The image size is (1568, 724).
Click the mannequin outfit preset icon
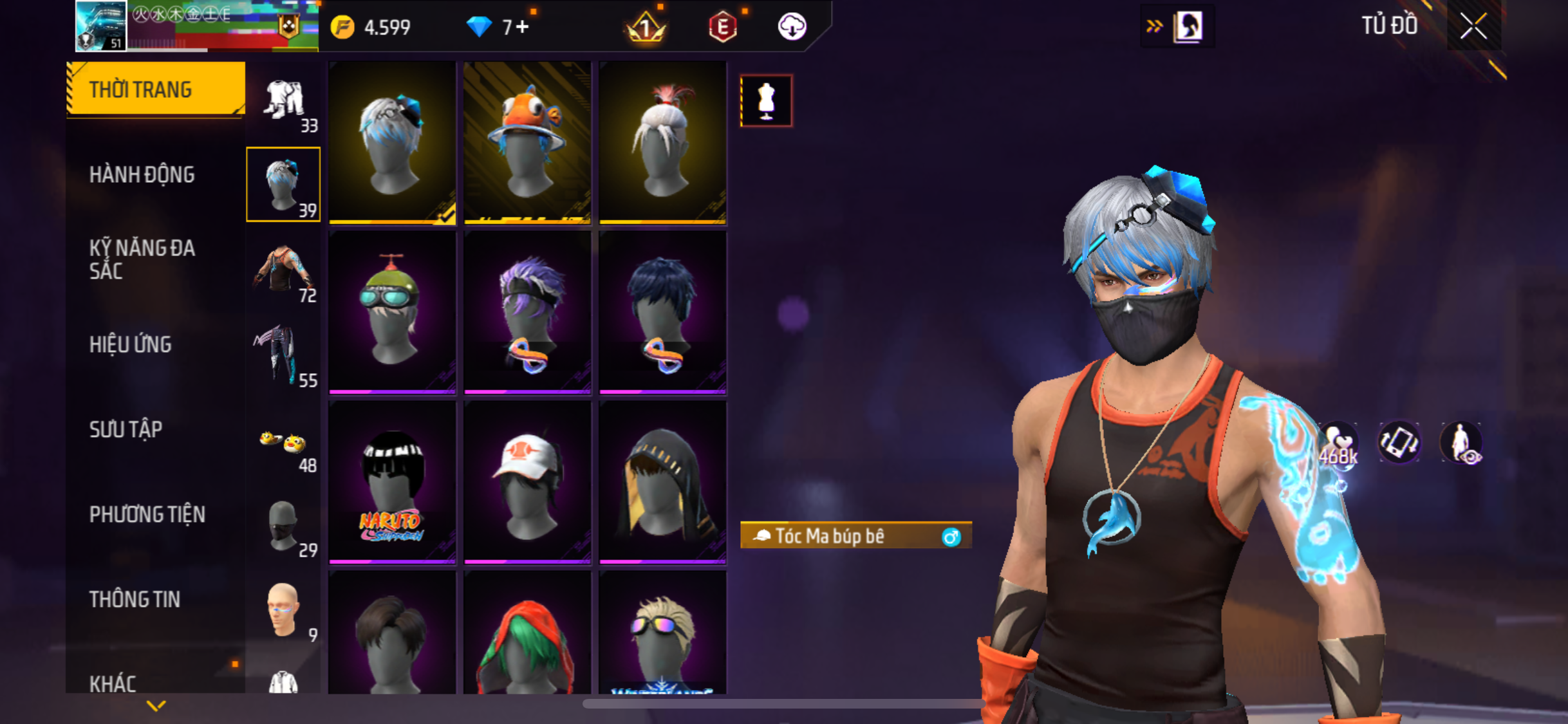click(766, 101)
